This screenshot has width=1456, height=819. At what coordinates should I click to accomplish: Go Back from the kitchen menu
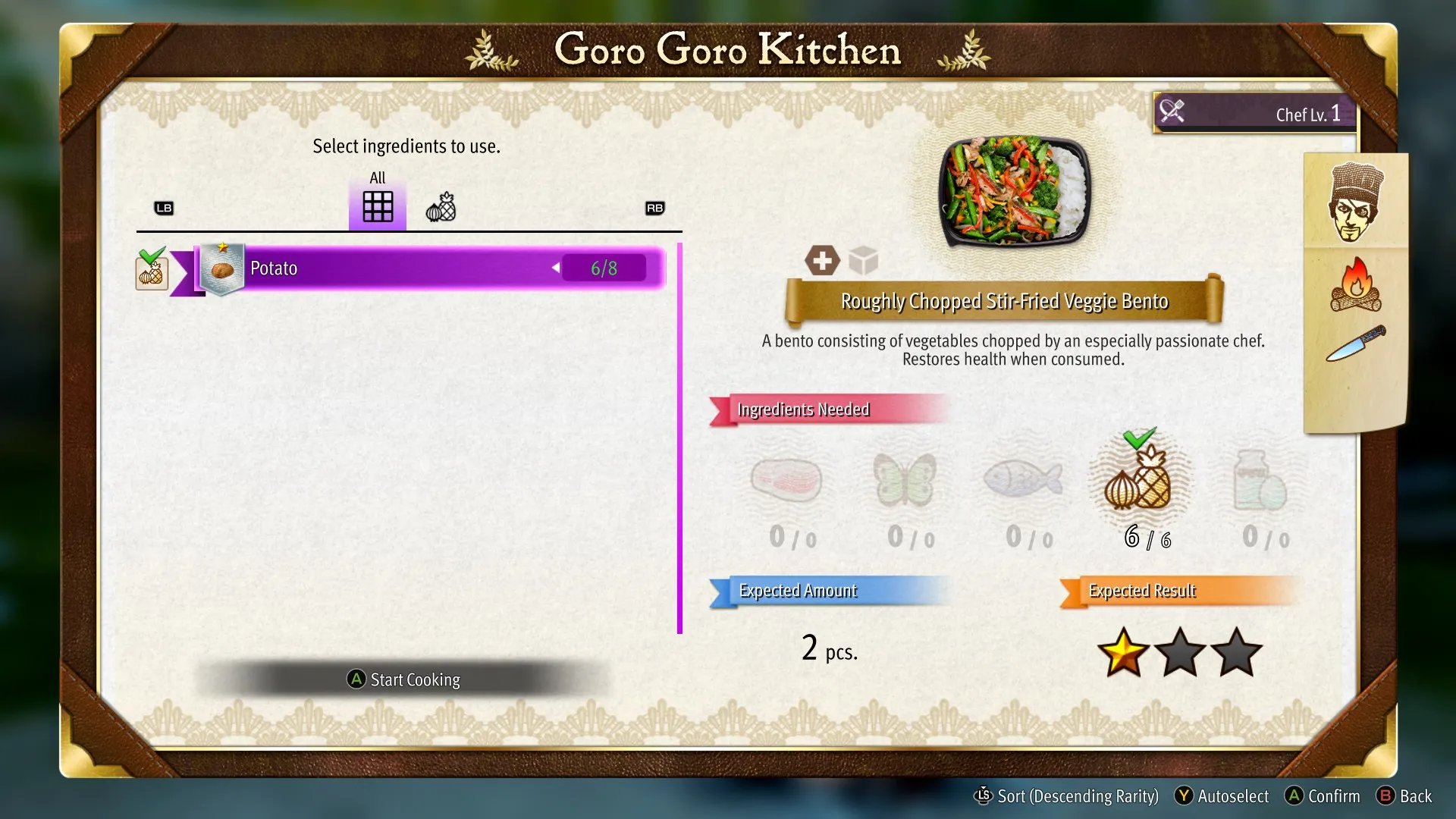(x=1404, y=796)
